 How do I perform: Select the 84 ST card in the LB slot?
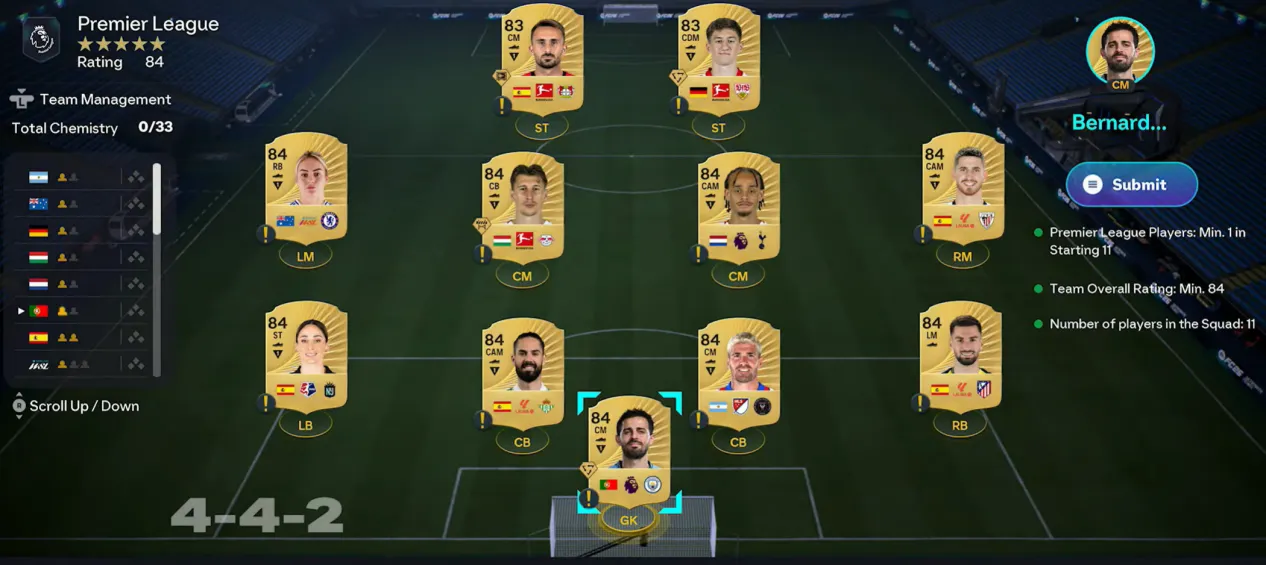pyautogui.click(x=306, y=357)
